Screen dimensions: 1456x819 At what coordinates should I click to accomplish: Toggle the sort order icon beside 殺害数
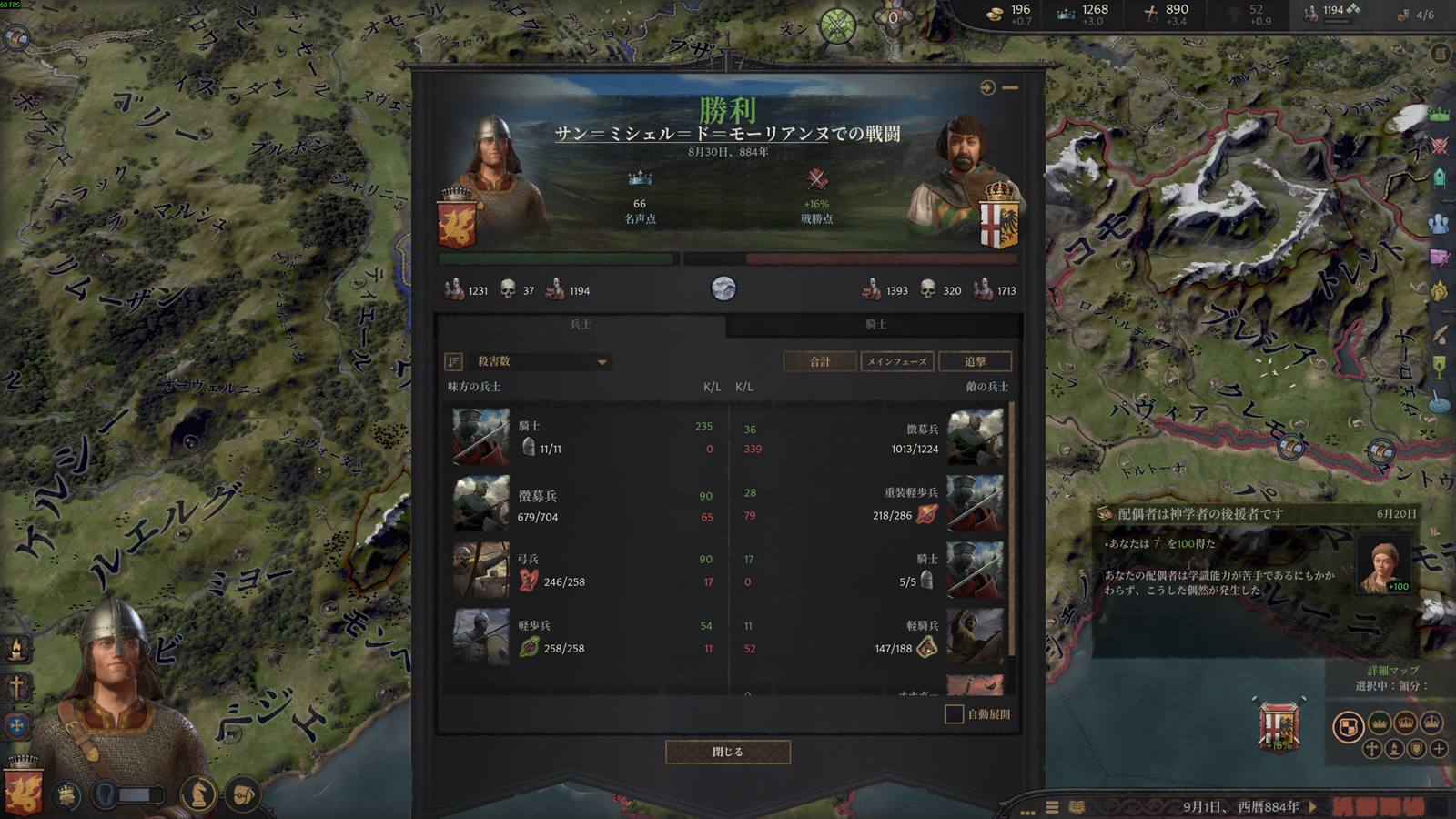pos(453,361)
